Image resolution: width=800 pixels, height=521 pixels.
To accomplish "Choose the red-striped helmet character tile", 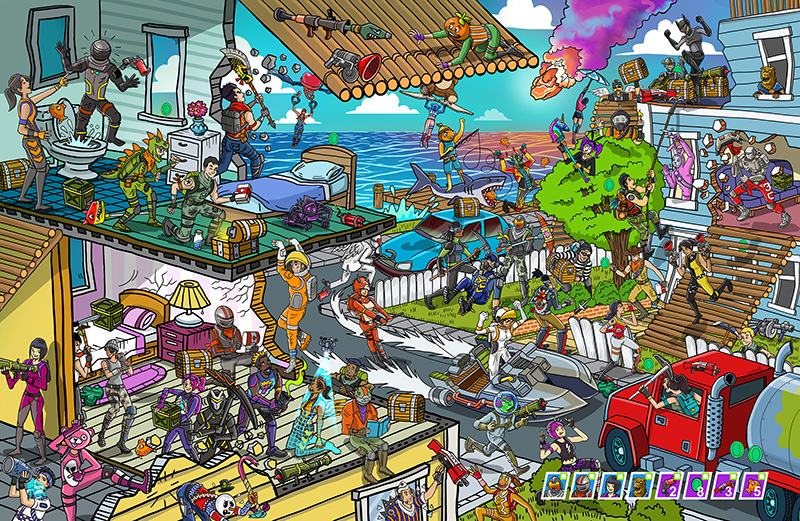I will pyautogui.click(x=583, y=486).
